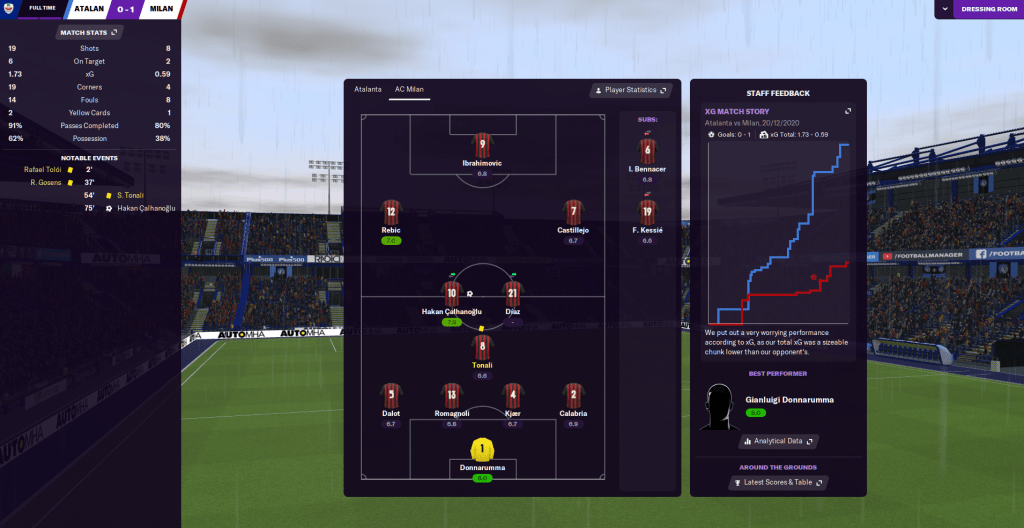
Task: Choose Rebic's shirt on the formation
Action: click(x=391, y=213)
